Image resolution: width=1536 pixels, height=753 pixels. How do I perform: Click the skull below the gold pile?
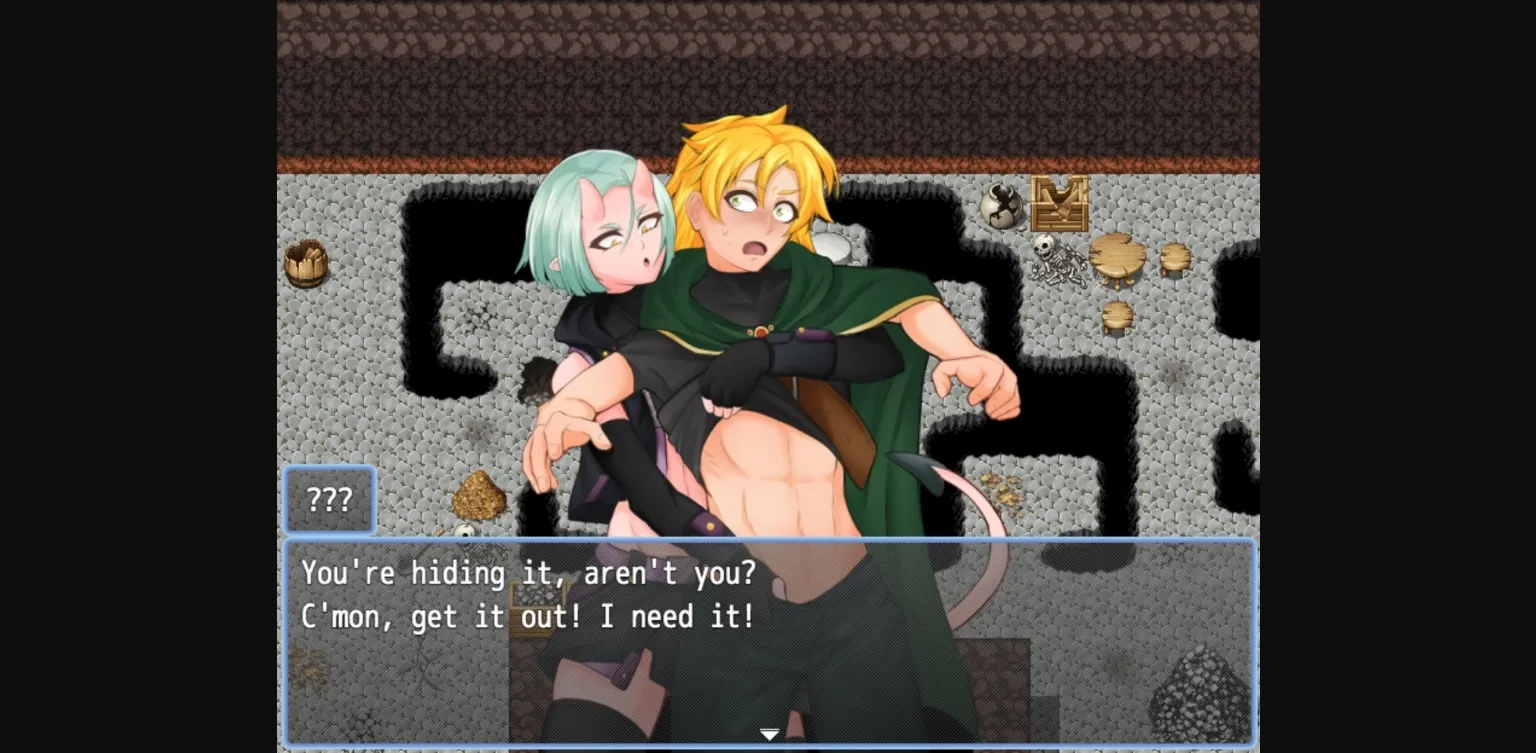(463, 528)
